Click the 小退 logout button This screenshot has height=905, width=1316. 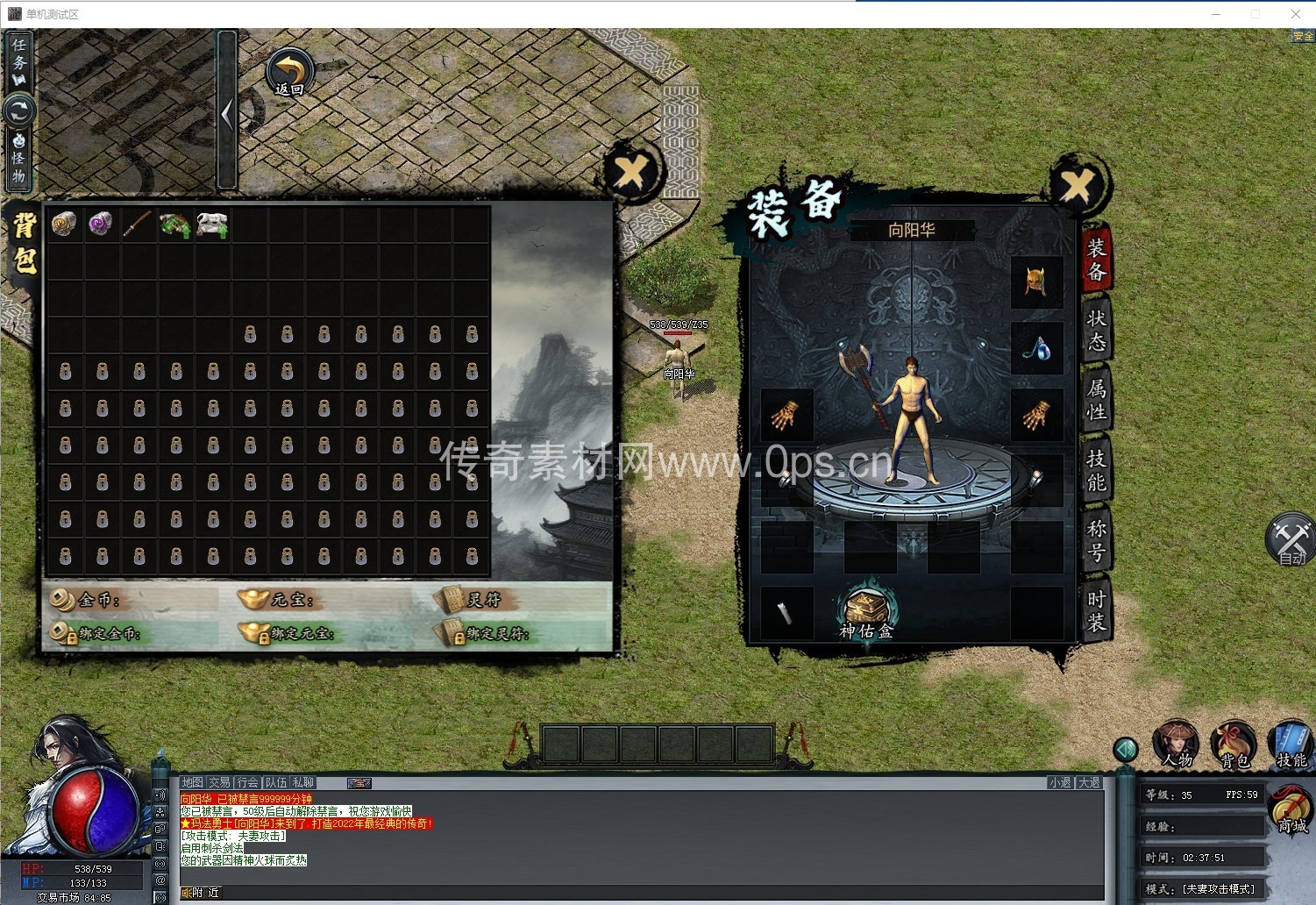coord(1060,782)
